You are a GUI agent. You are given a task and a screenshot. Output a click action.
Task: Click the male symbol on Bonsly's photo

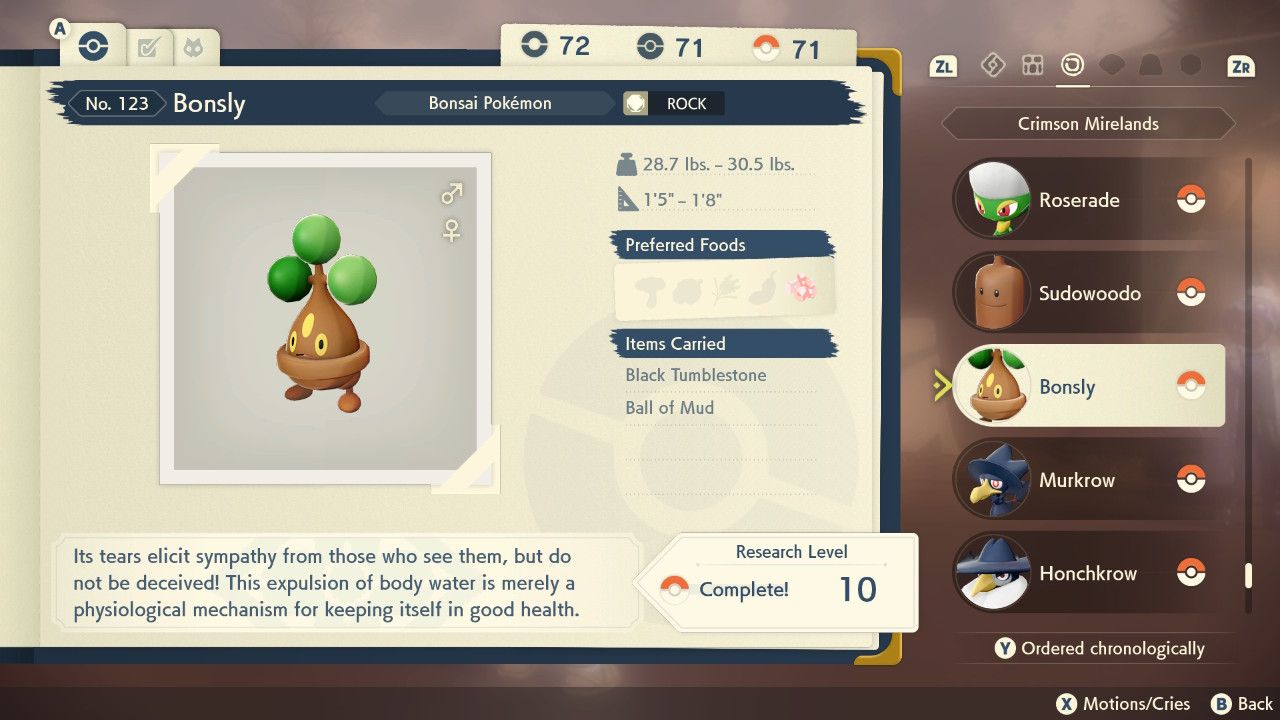tap(452, 193)
